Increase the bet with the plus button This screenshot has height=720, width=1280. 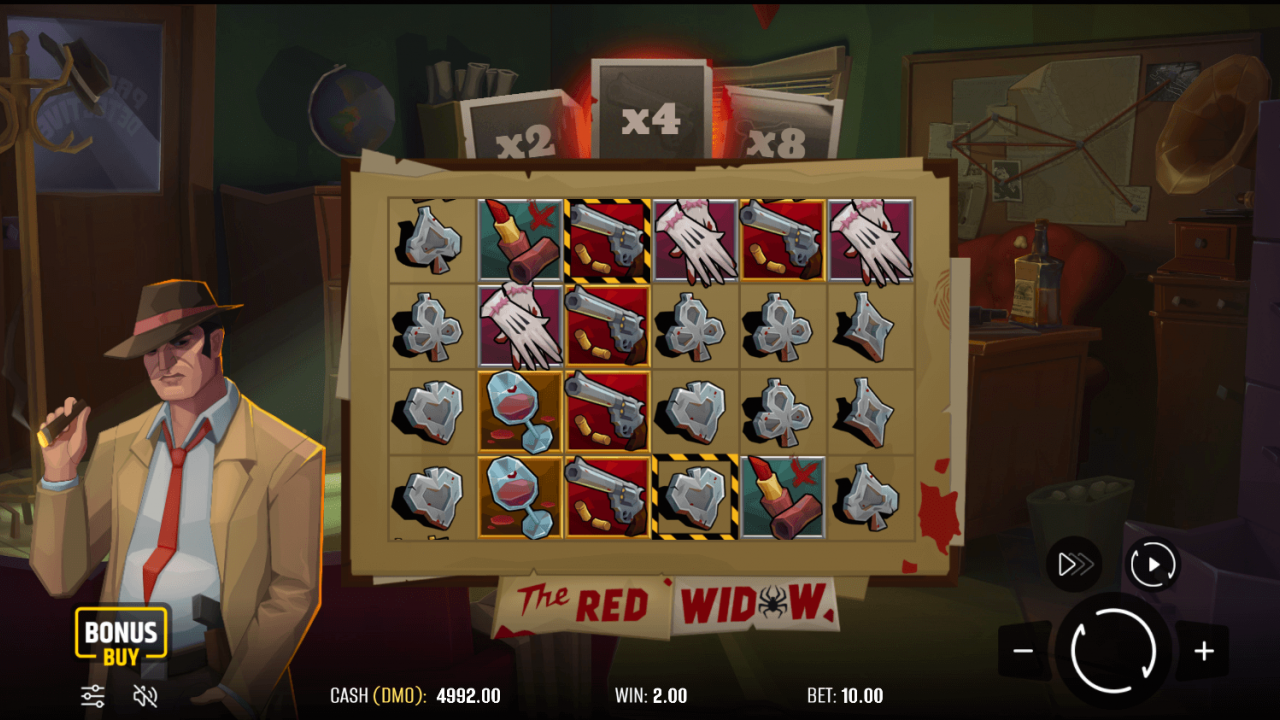pos(1203,651)
